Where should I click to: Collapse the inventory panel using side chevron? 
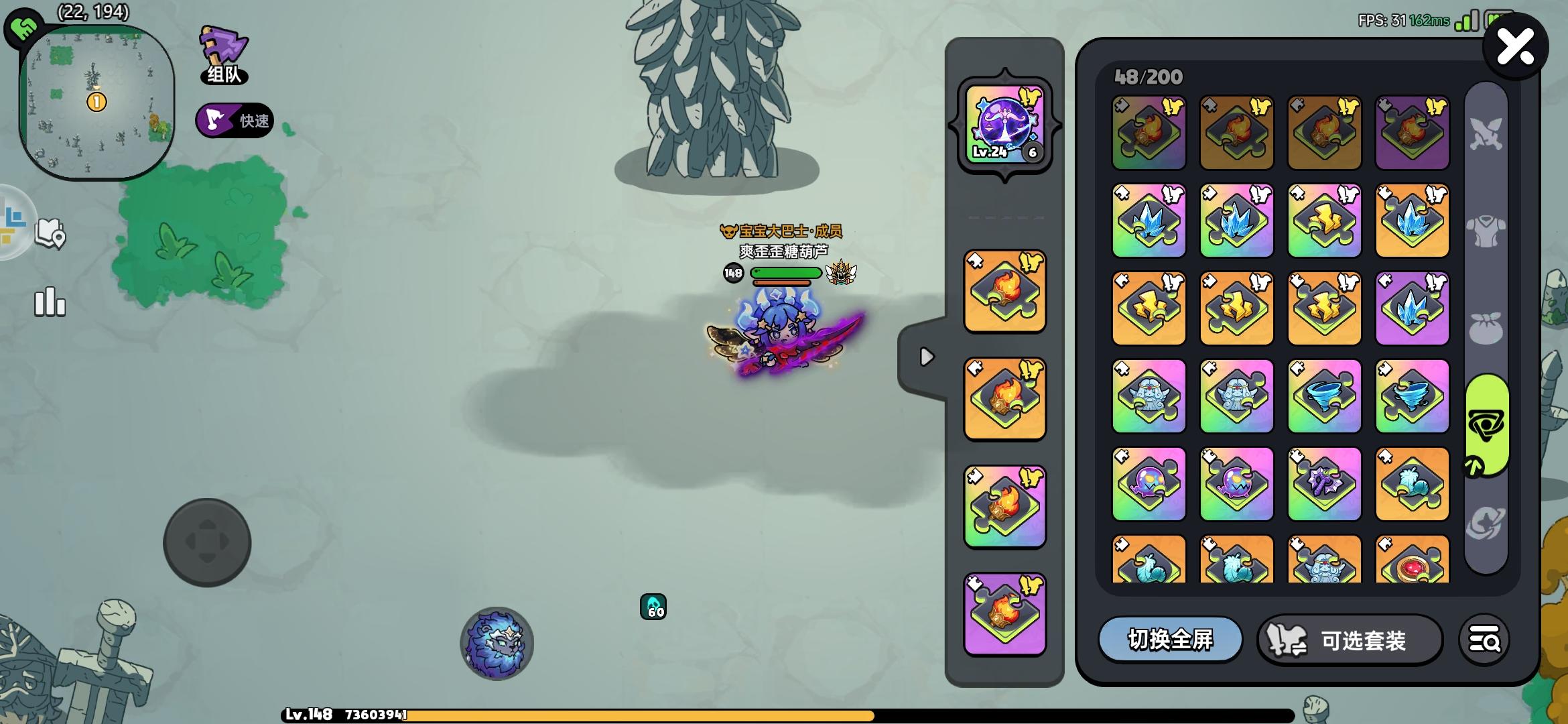coord(927,357)
